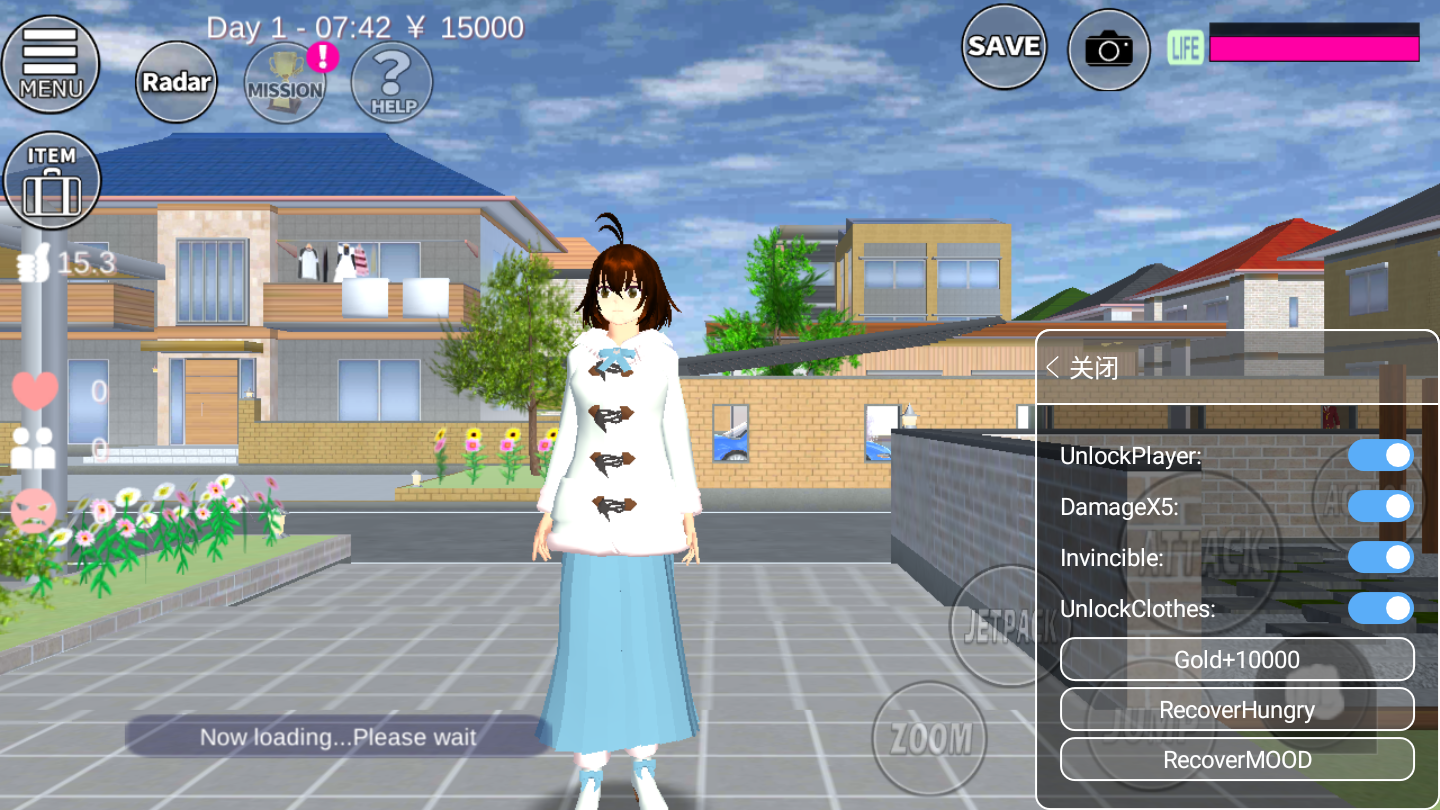Disable the UnlockPlayer toggle
The height and width of the screenshot is (810, 1440).
[1380, 455]
